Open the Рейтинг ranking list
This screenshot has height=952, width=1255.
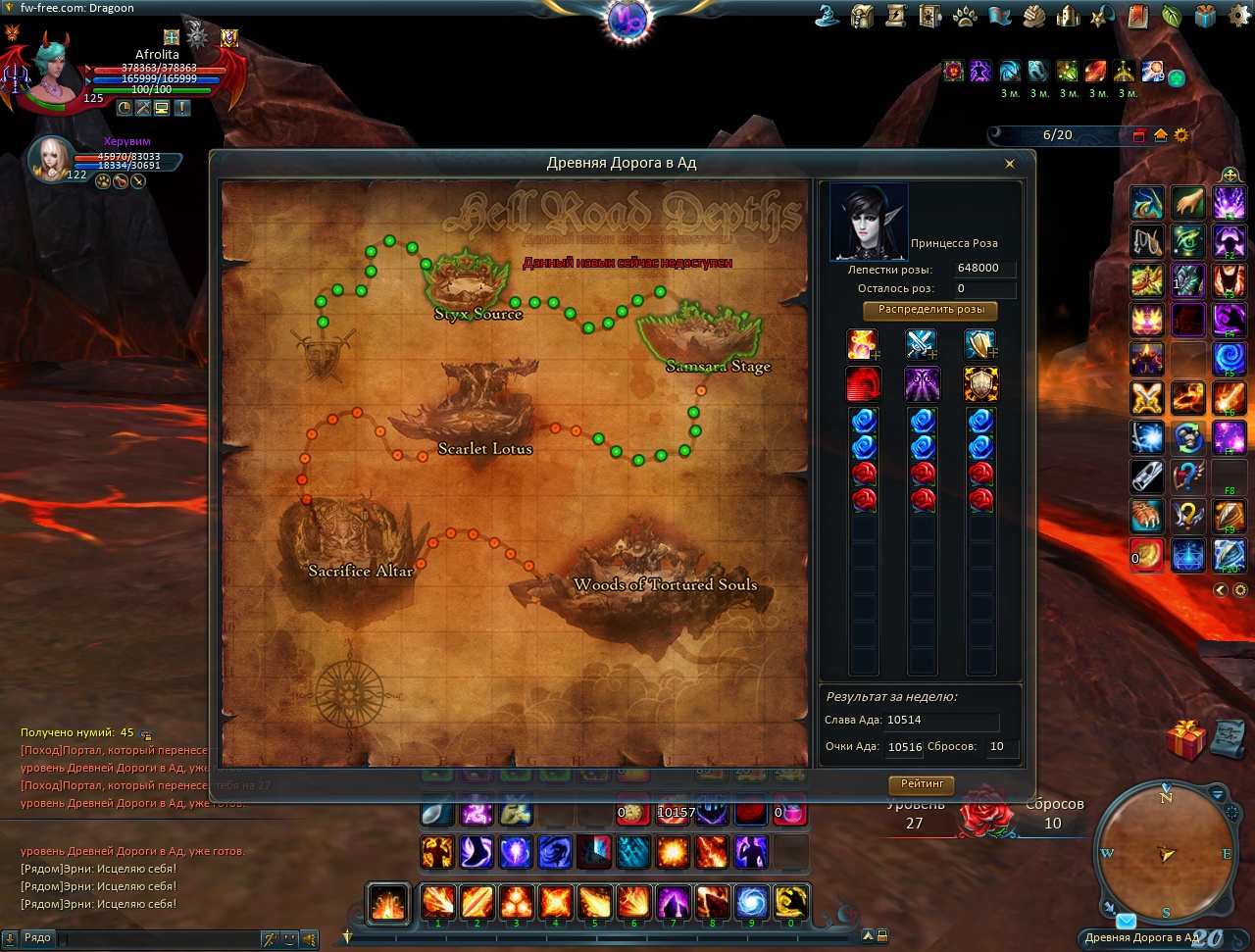(x=922, y=784)
